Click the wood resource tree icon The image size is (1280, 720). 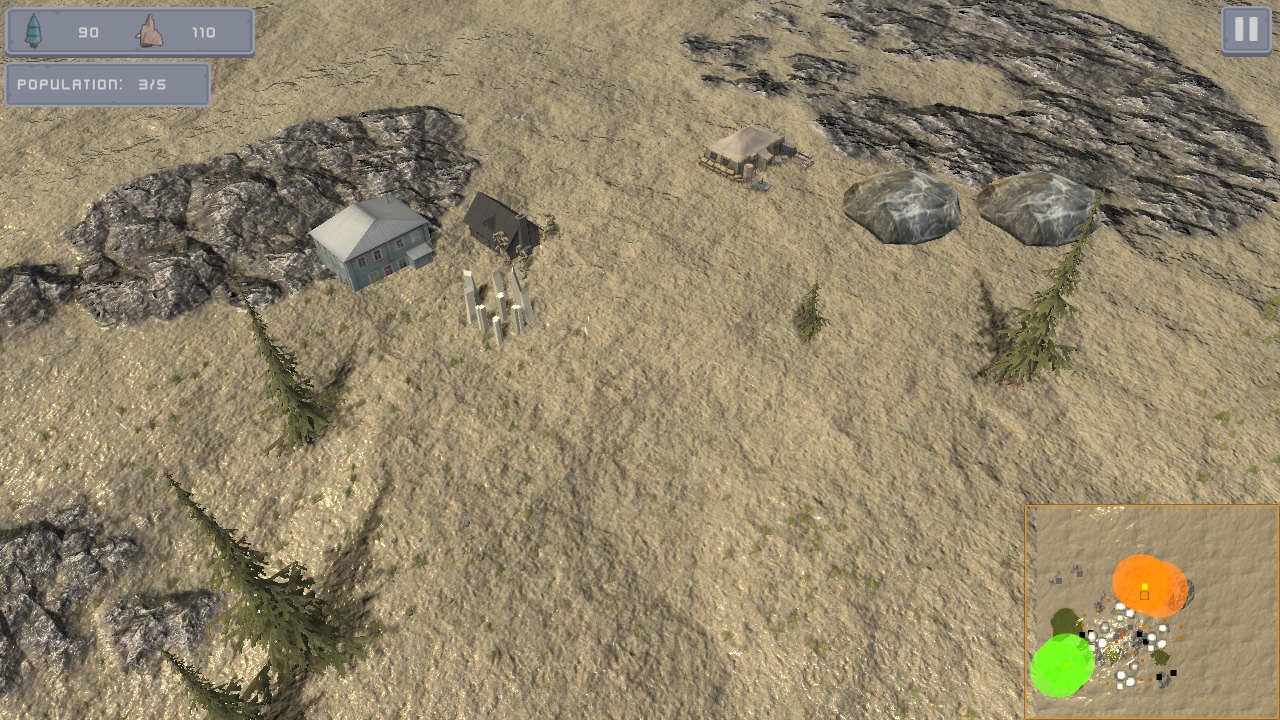pos(35,31)
